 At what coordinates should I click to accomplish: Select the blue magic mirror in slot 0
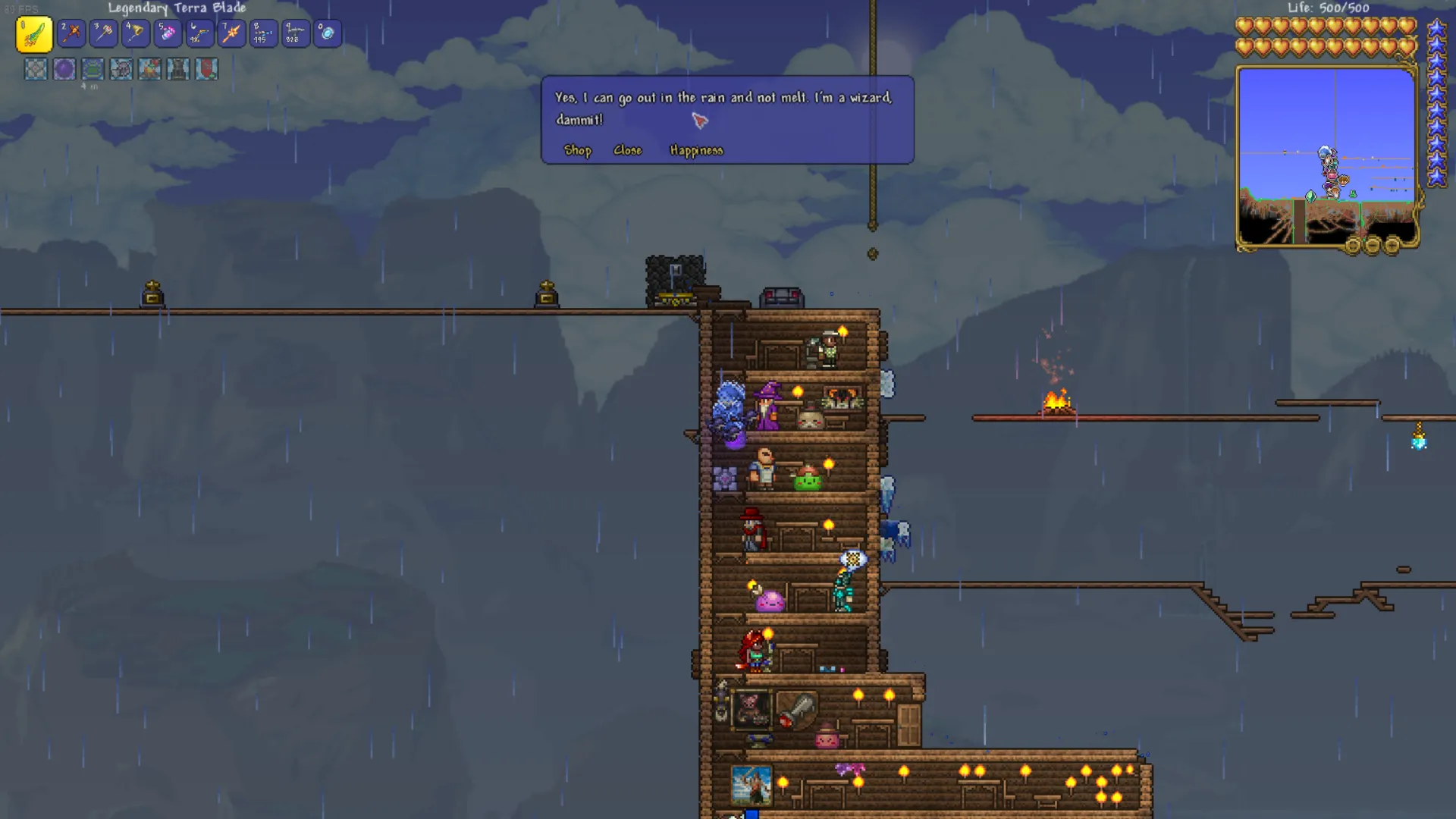[x=328, y=33]
